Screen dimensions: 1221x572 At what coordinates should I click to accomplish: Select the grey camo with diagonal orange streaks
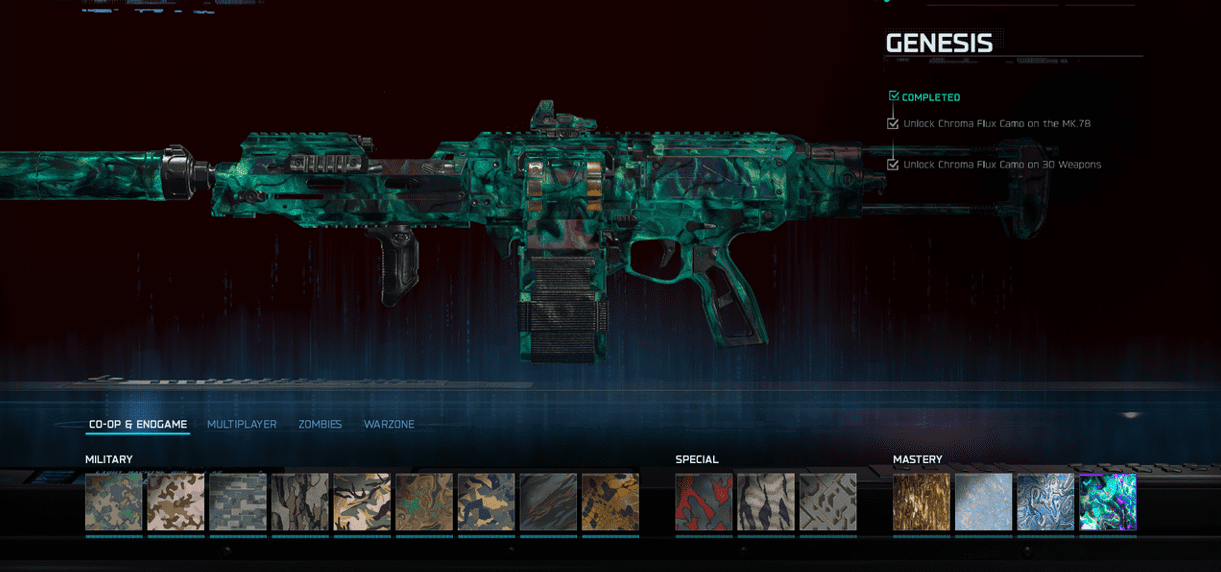548,502
